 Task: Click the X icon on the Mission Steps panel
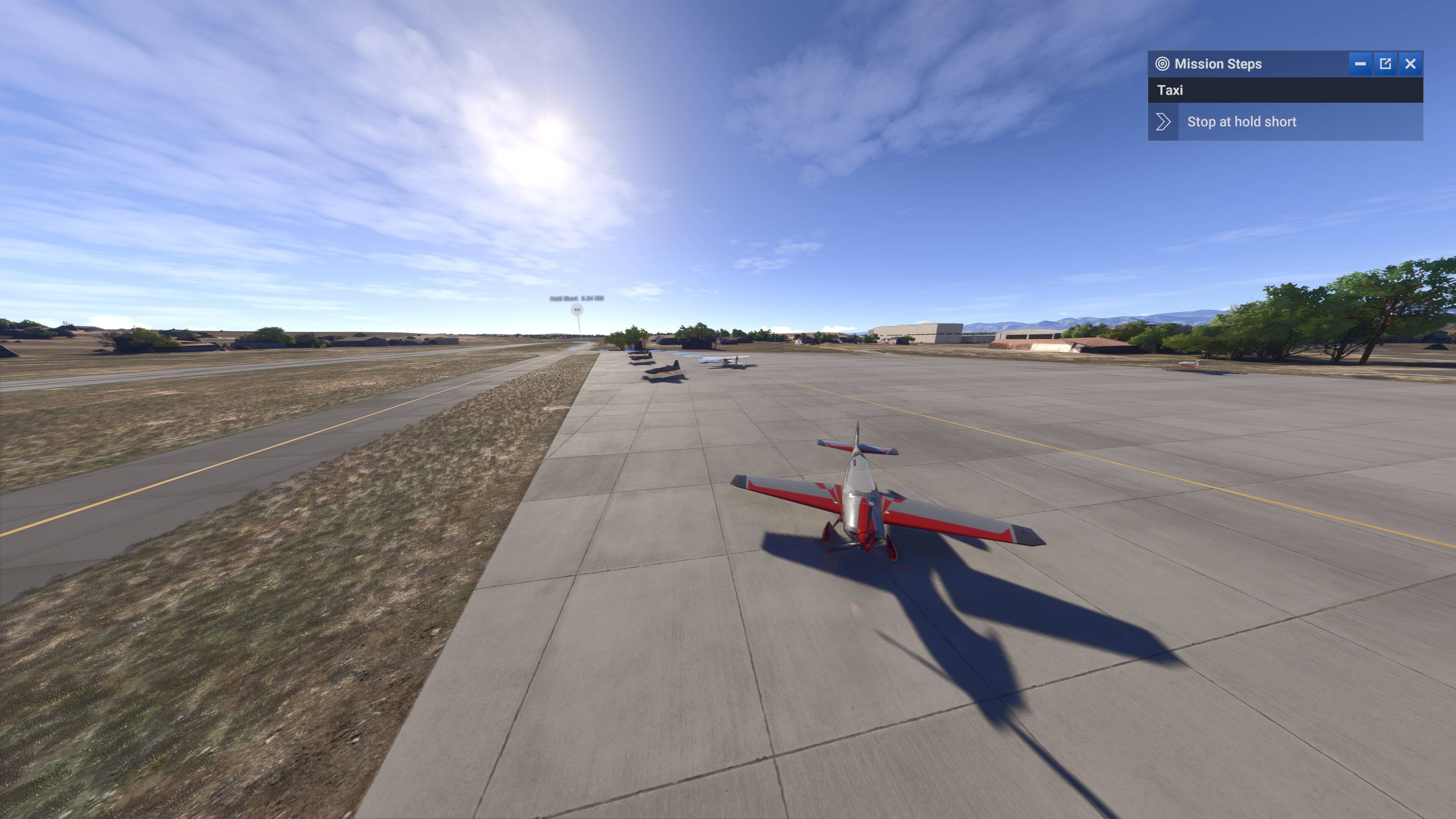(x=1411, y=64)
